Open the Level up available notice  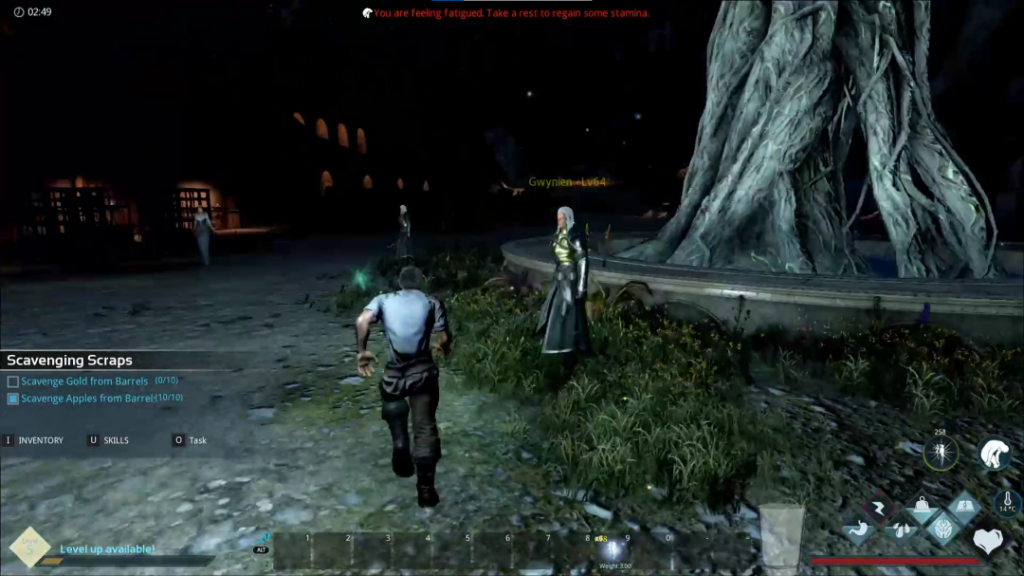point(107,548)
